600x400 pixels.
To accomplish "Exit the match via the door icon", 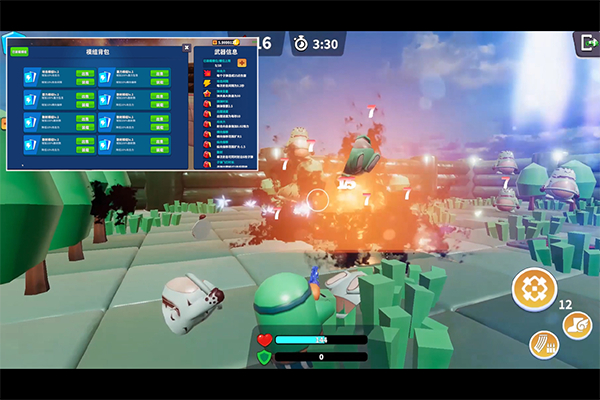I will [584, 43].
